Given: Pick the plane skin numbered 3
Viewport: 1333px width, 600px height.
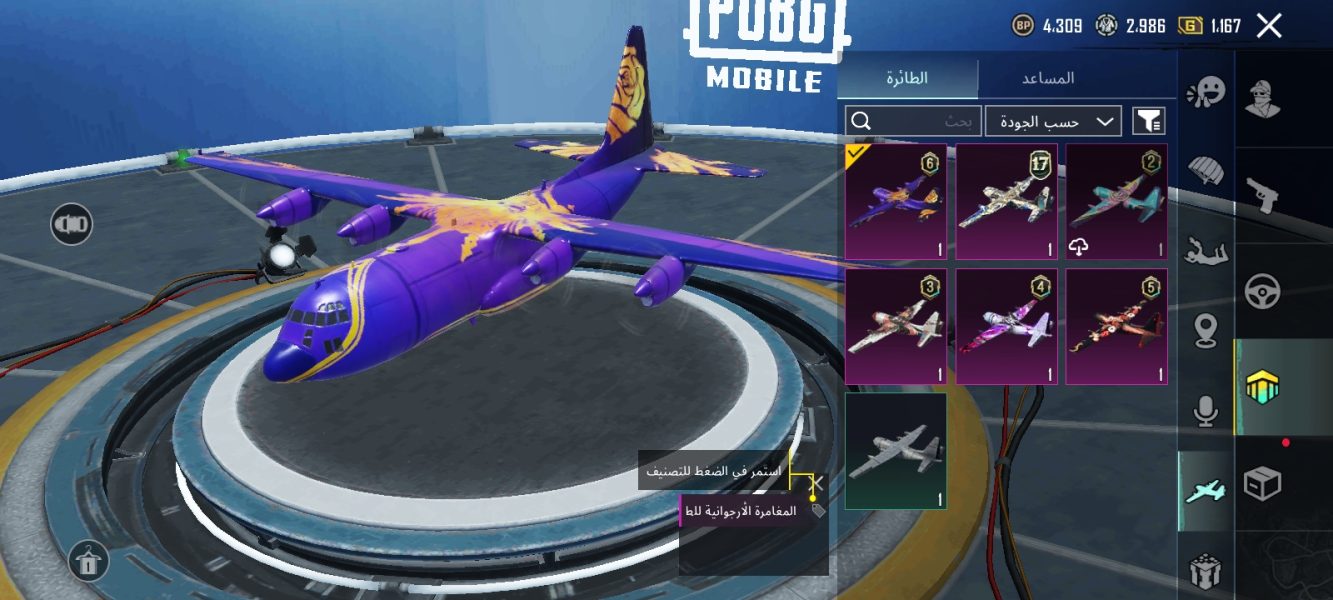Looking at the screenshot, I should click(896, 326).
